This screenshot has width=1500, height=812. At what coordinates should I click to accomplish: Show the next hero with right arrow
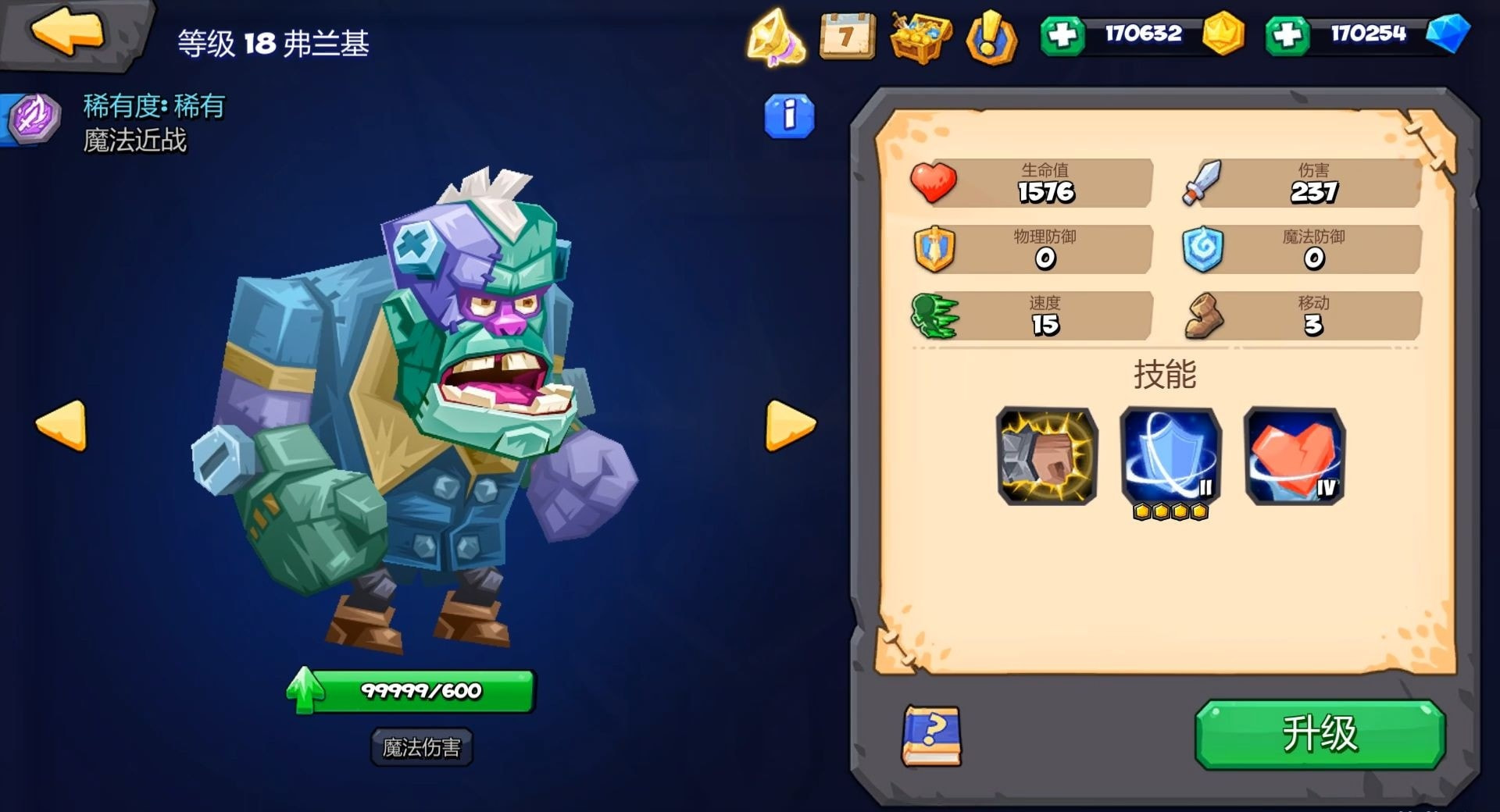pos(790,426)
